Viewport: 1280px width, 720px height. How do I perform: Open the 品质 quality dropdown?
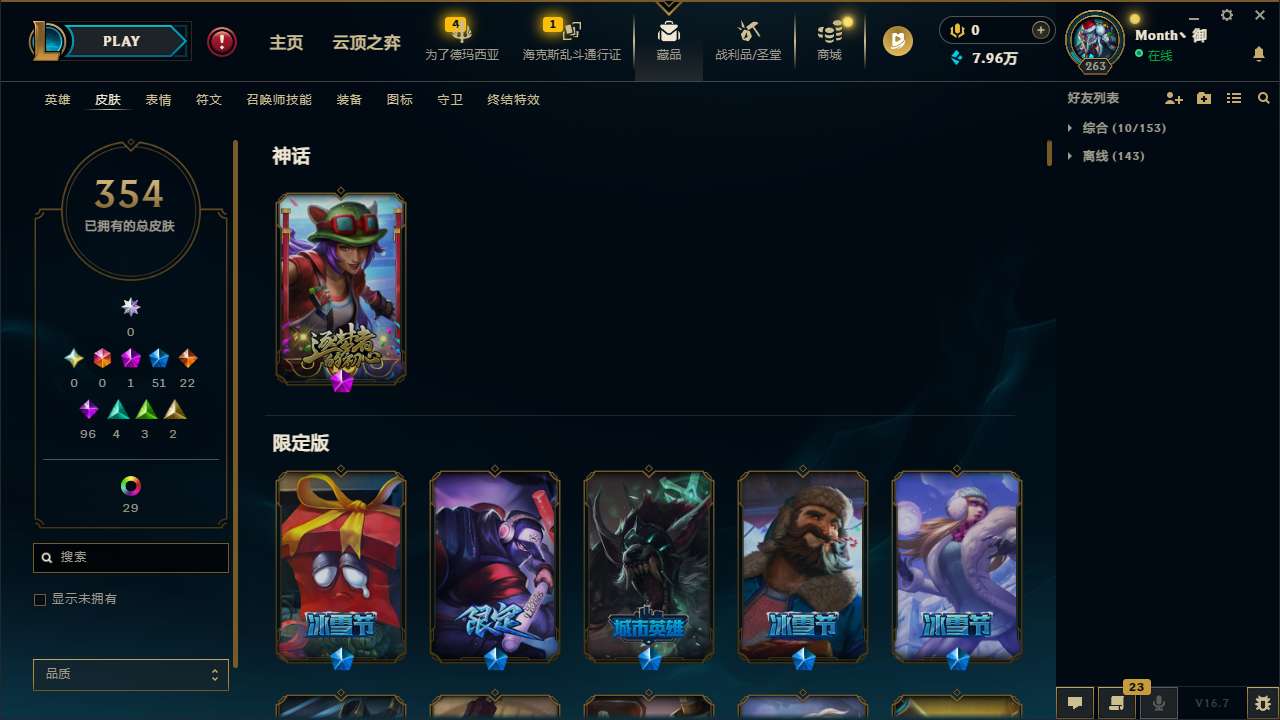pos(130,674)
